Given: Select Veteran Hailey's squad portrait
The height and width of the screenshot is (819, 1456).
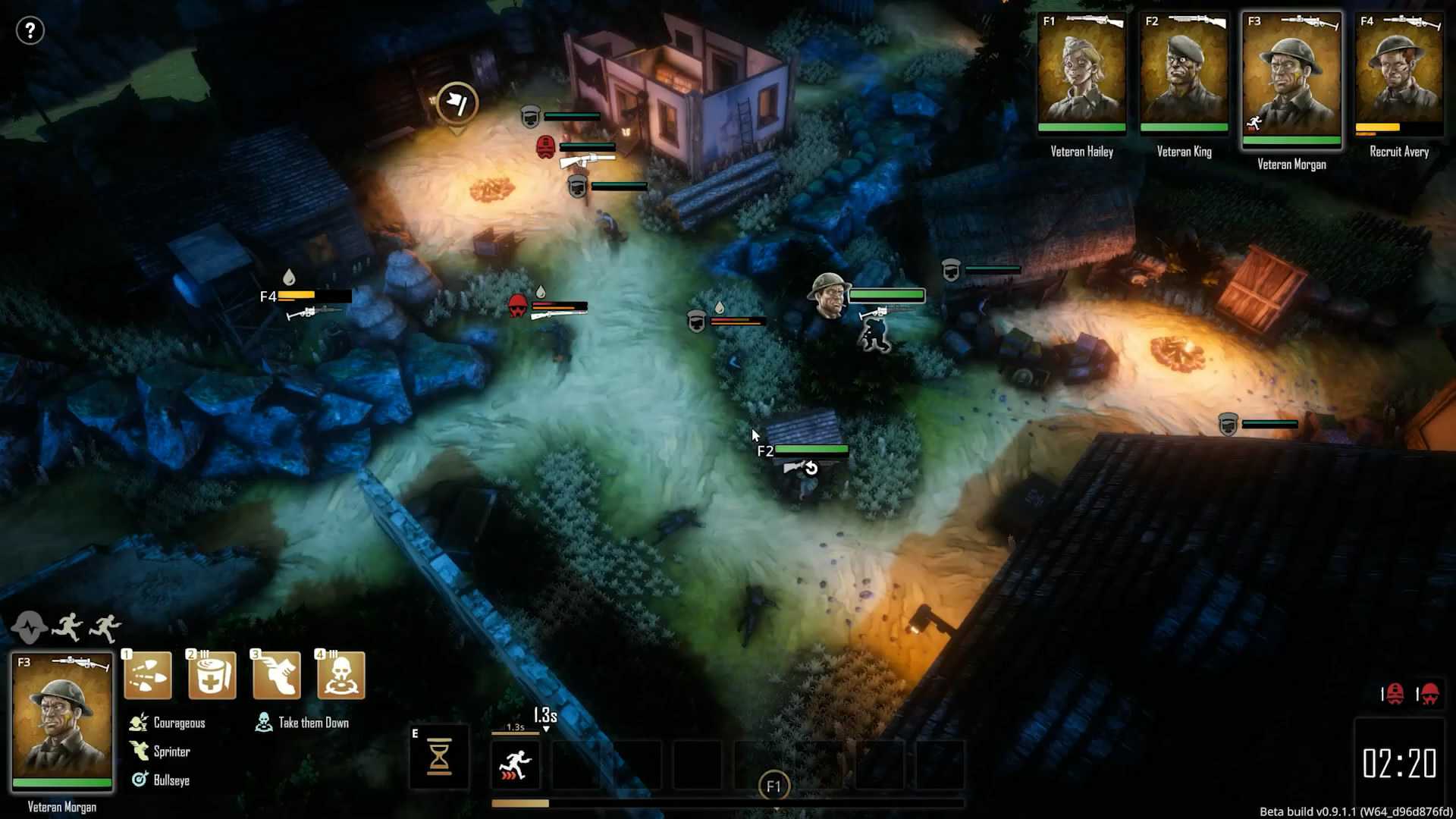Looking at the screenshot, I should [1081, 74].
